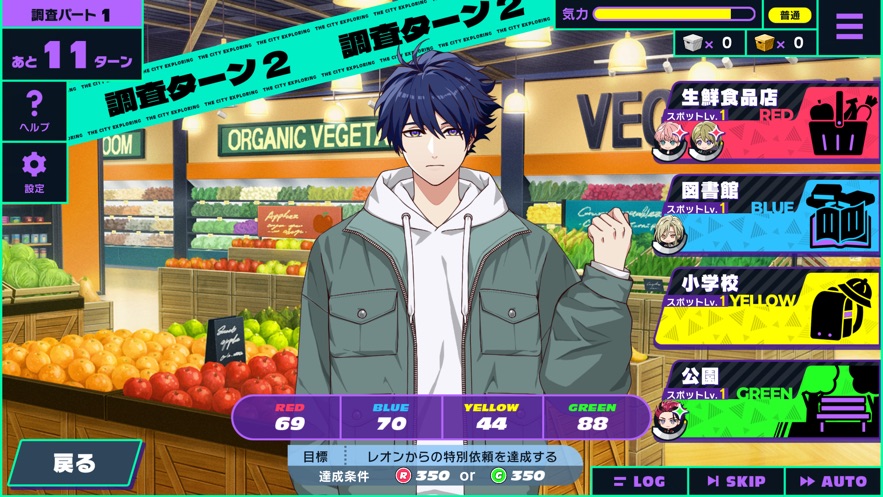Open the ヘルプ help button
Image resolution: width=883 pixels, height=497 pixels.
(33, 110)
